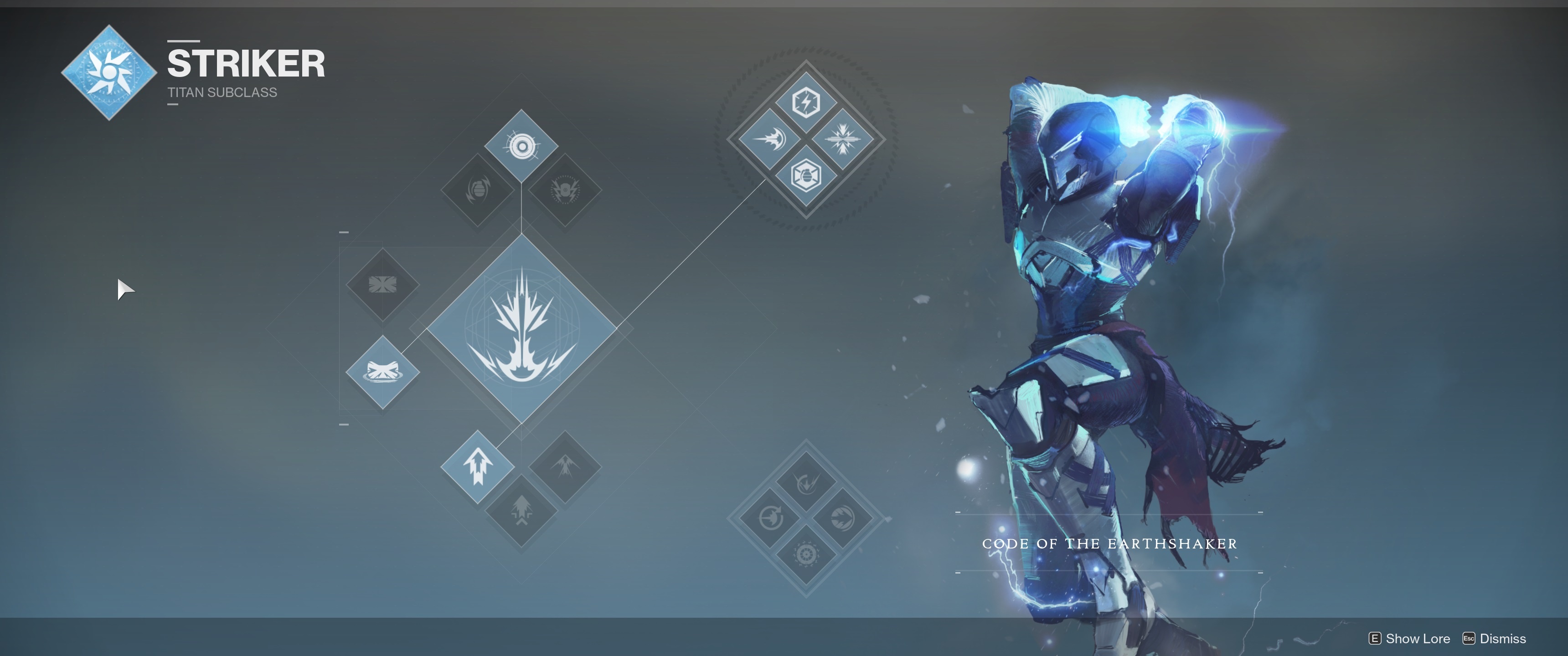
Task: Pick the Catapult Lift arrow with chevron
Action: (521, 511)
